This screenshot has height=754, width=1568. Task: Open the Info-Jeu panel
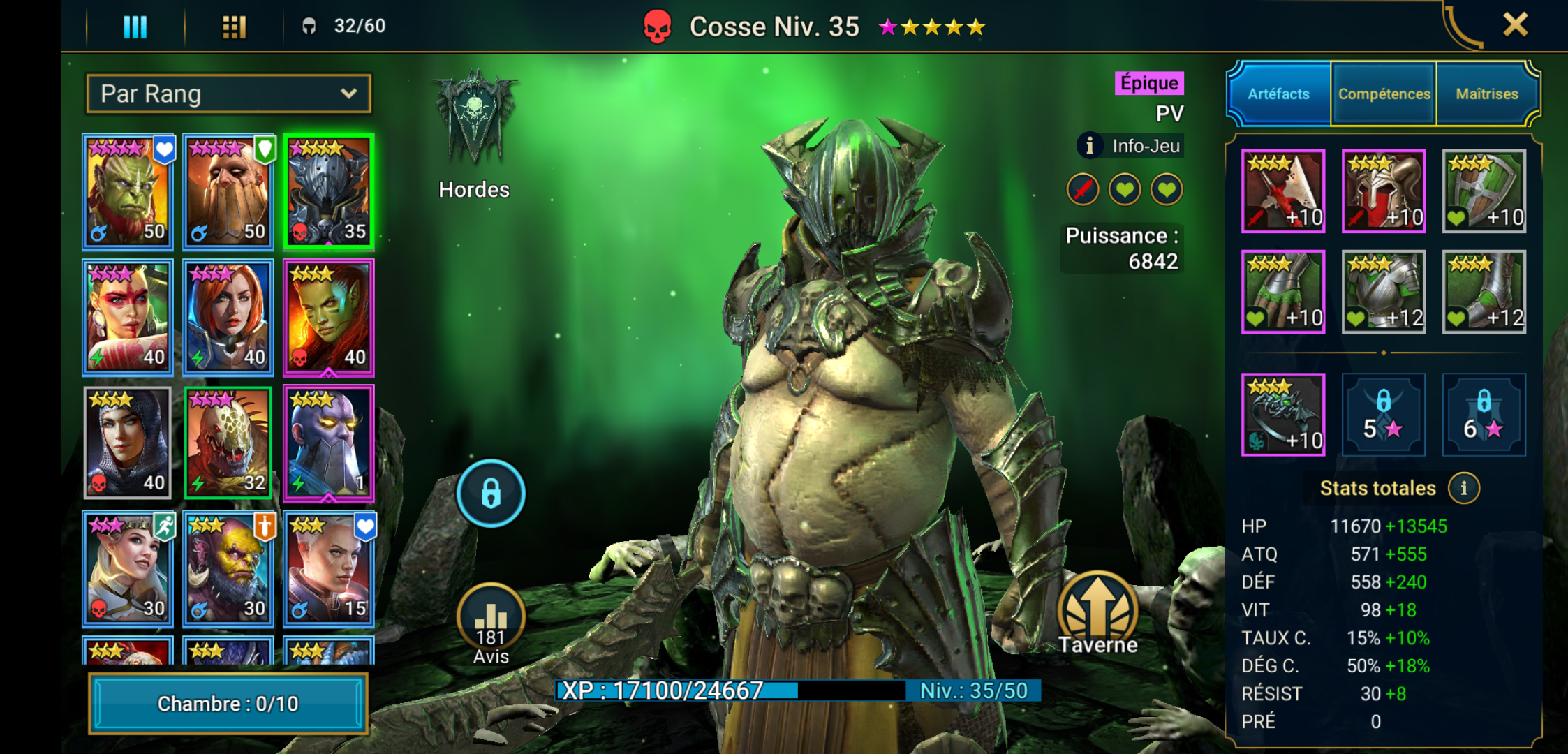pyautogui.click(x=1129, y=146)
